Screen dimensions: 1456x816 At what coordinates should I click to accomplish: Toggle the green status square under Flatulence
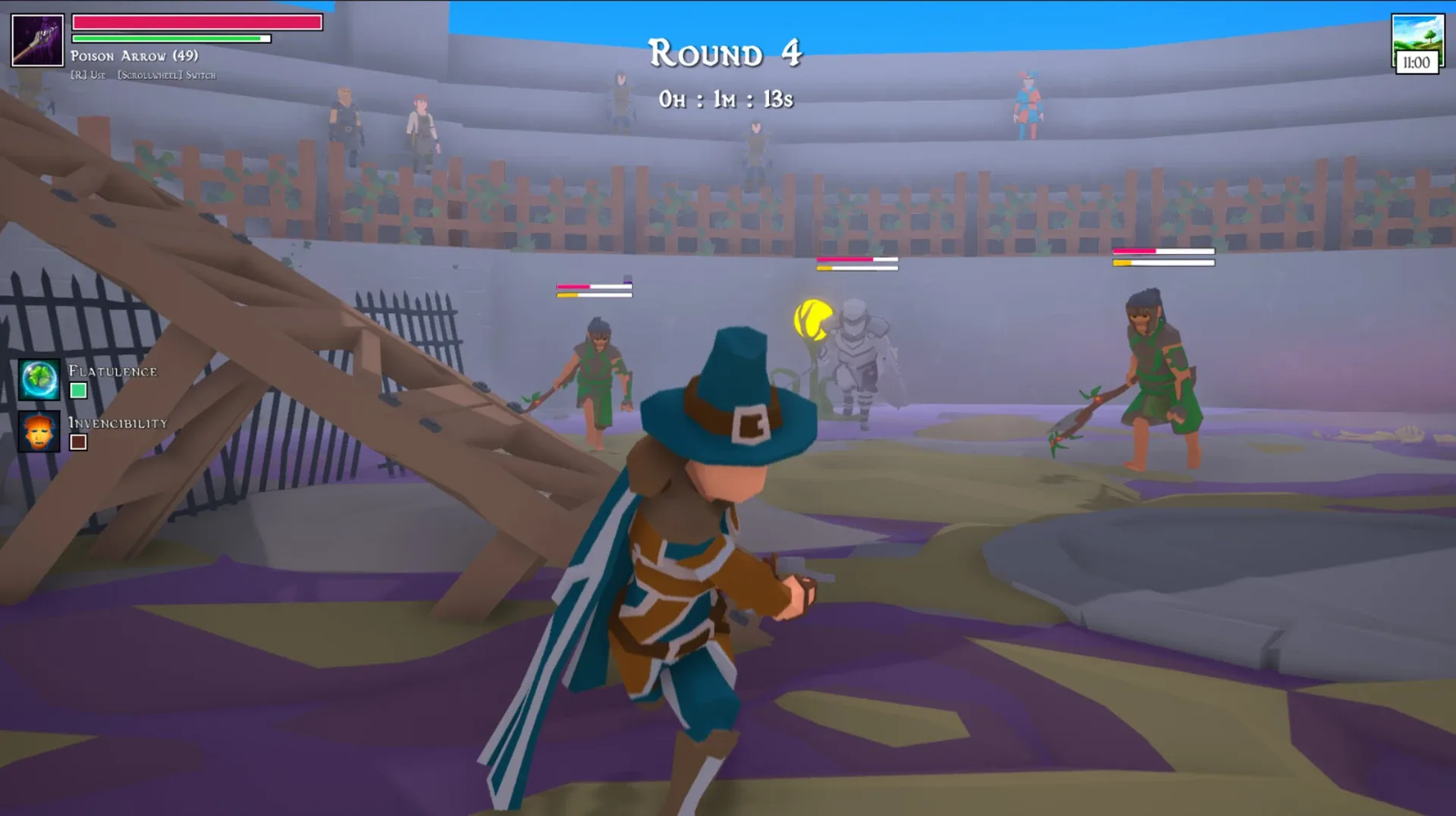80,392
